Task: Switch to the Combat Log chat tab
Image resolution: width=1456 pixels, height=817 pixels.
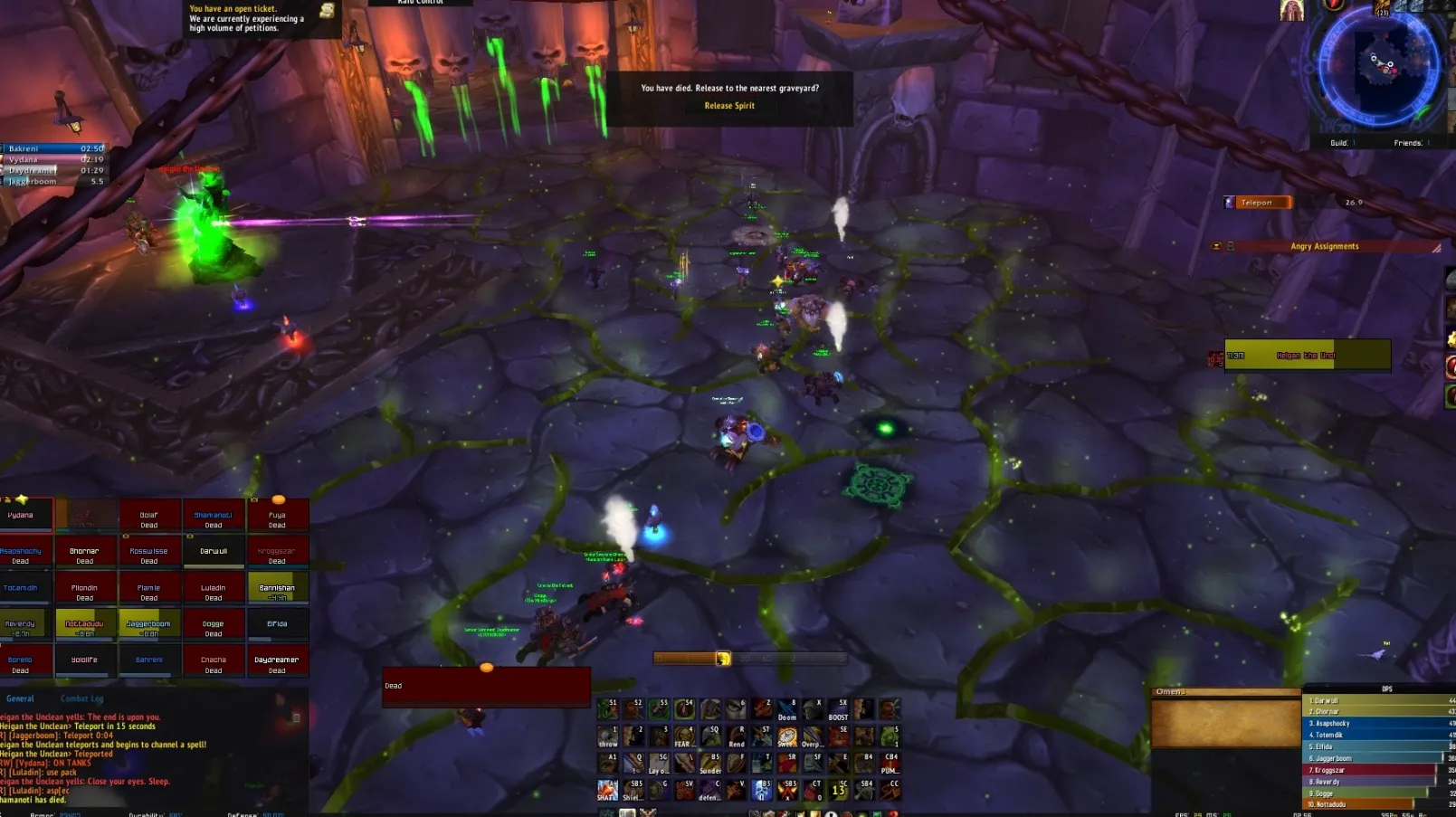Action: pos(81,698)
